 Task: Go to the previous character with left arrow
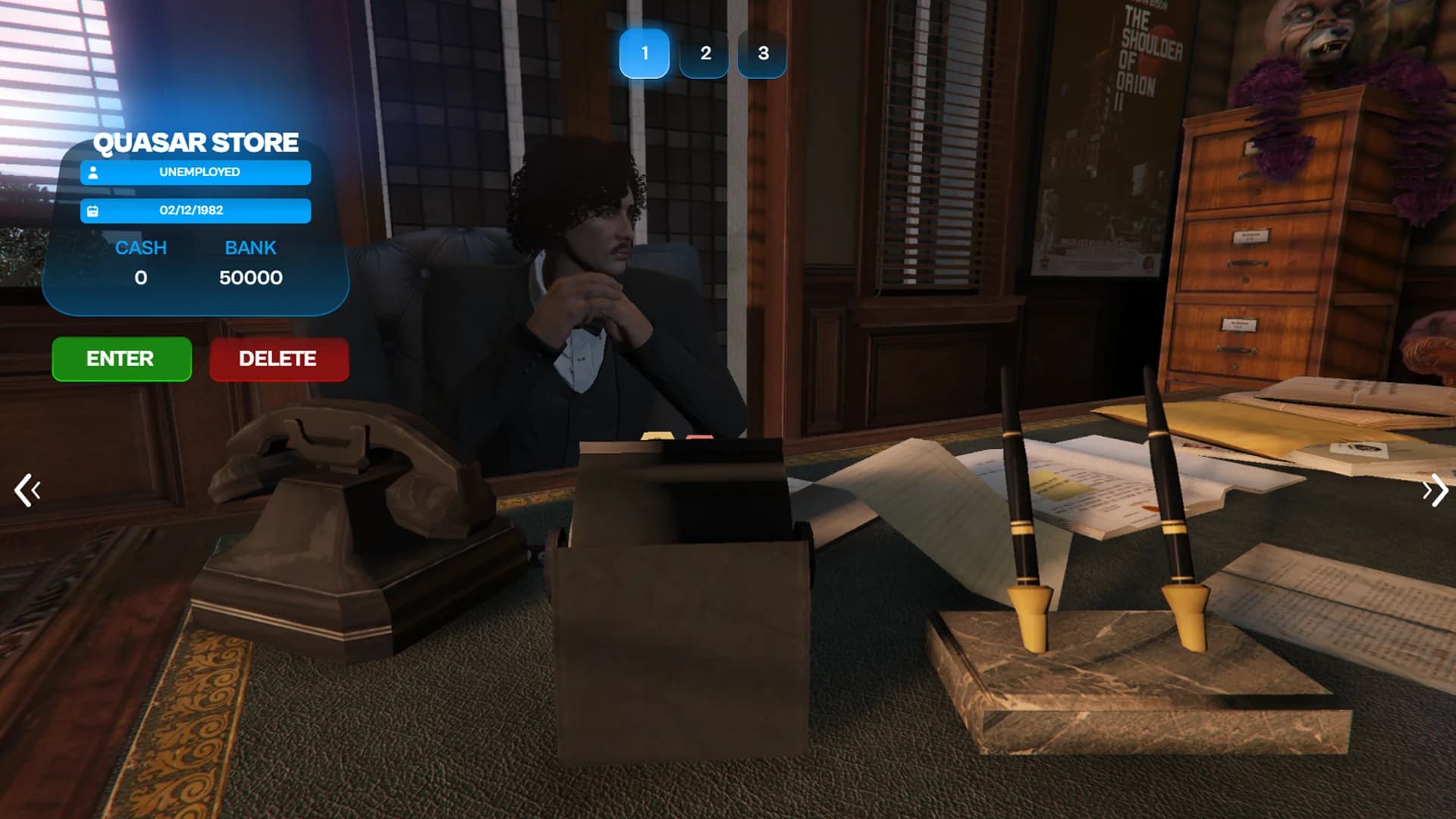(27, 491)
